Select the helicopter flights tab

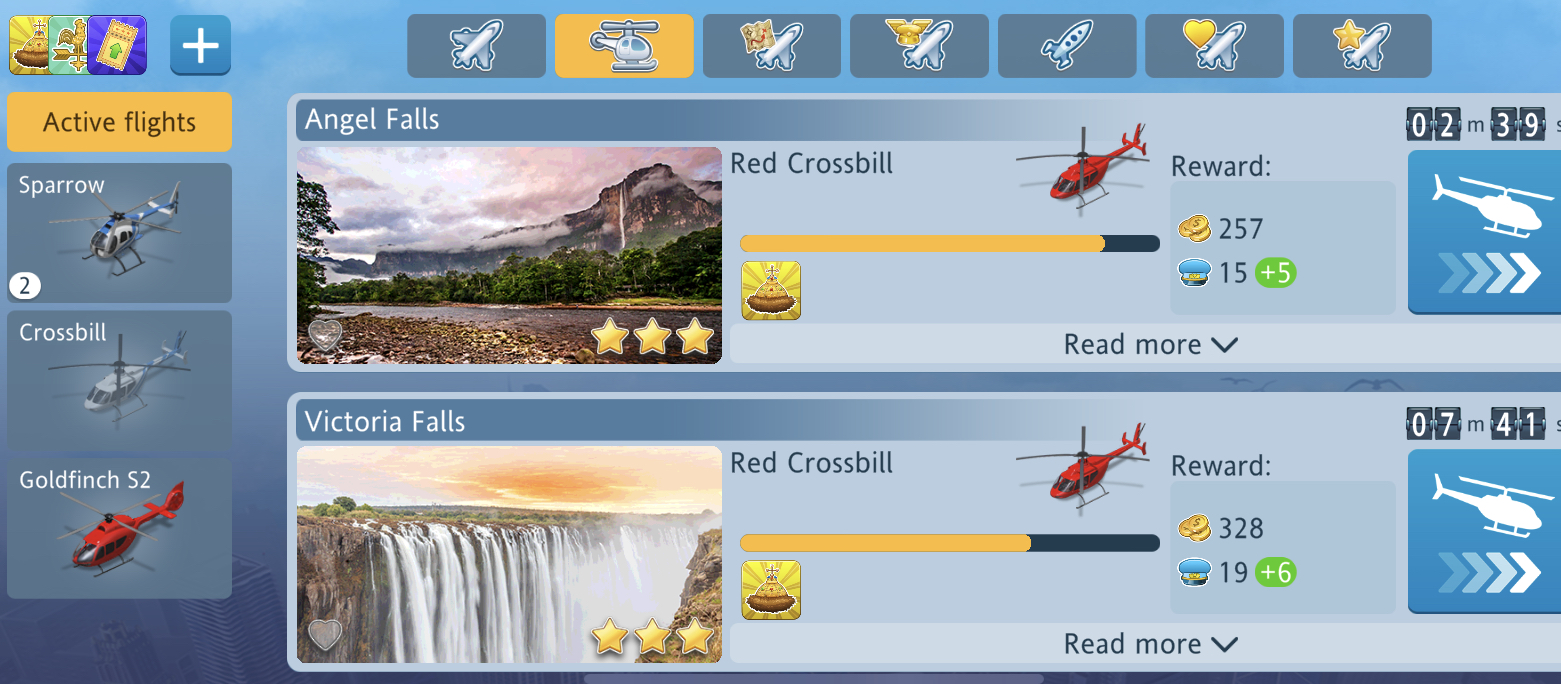[x=624, y=46]
